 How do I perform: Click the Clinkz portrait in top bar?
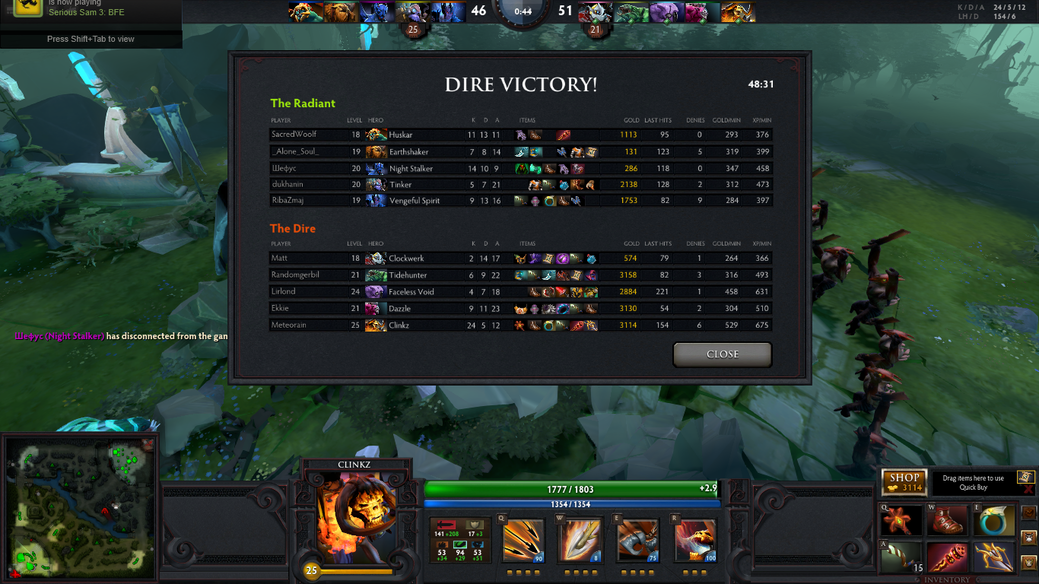[x=740, y=12]
